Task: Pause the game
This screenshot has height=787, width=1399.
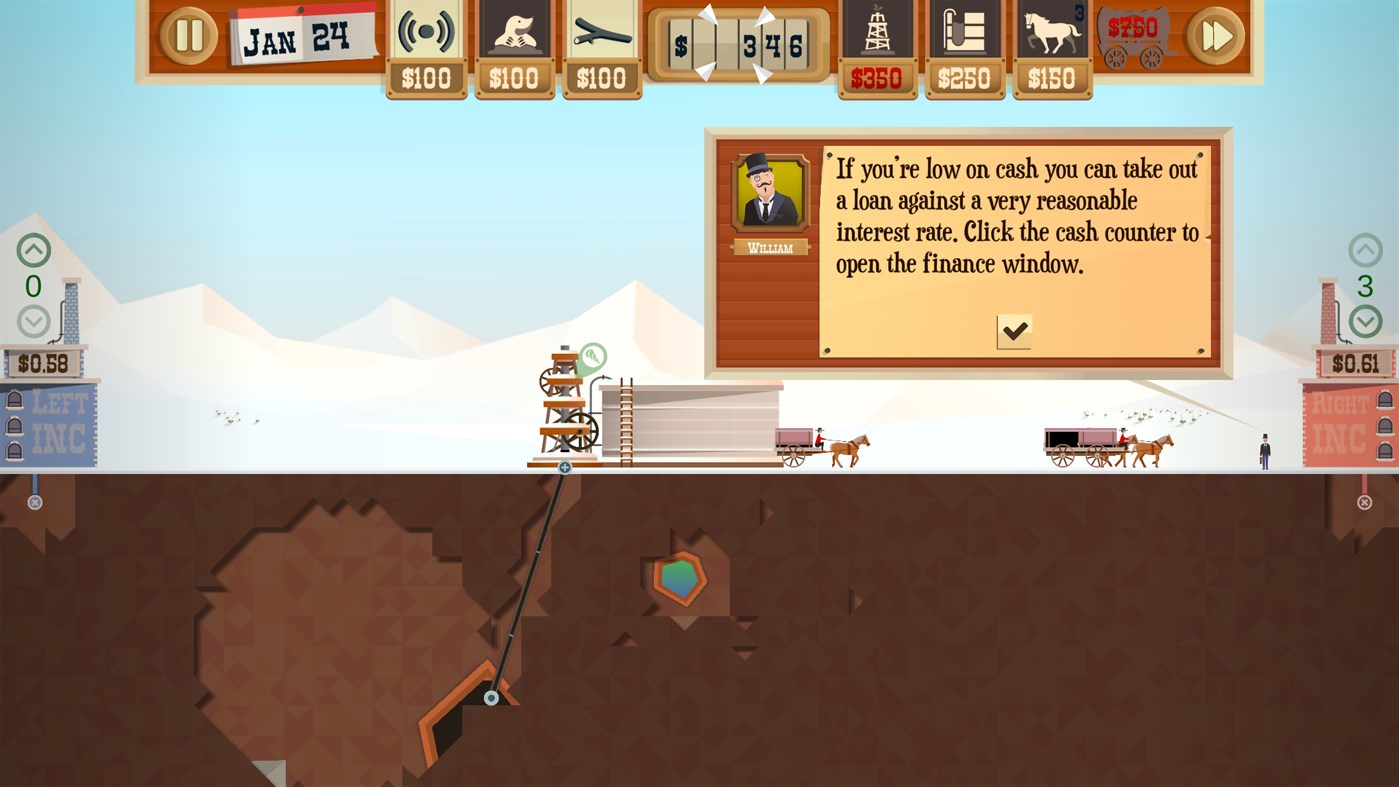Action: [186, 34]
